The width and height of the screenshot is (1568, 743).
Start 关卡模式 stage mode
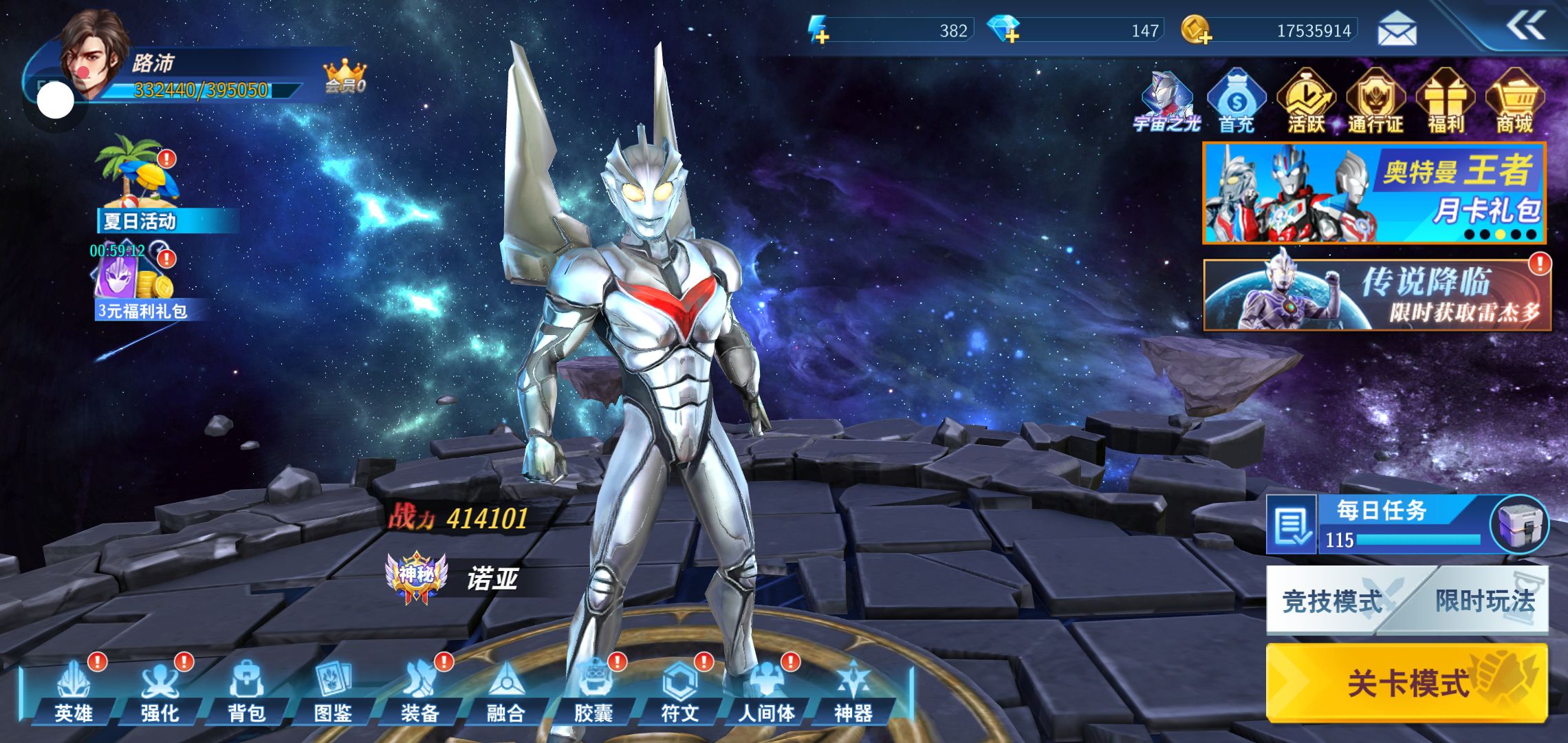[x=1406, y=682]
